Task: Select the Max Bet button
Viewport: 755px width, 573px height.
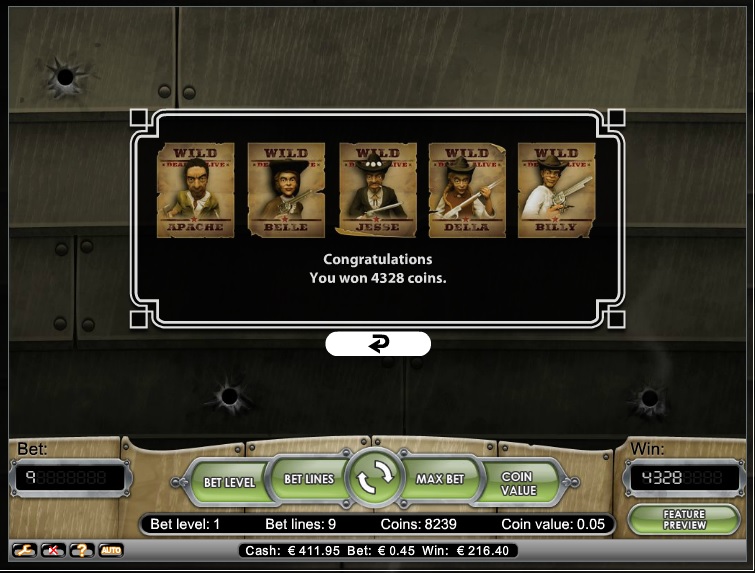Action: pyautogui.click(x=440, y=480)
